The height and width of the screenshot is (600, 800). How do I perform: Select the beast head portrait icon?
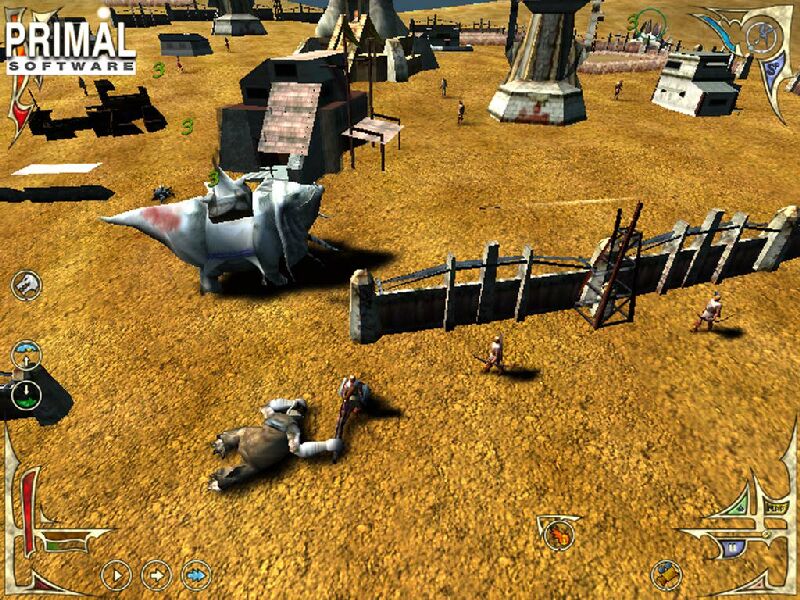(x=26, y=285)
